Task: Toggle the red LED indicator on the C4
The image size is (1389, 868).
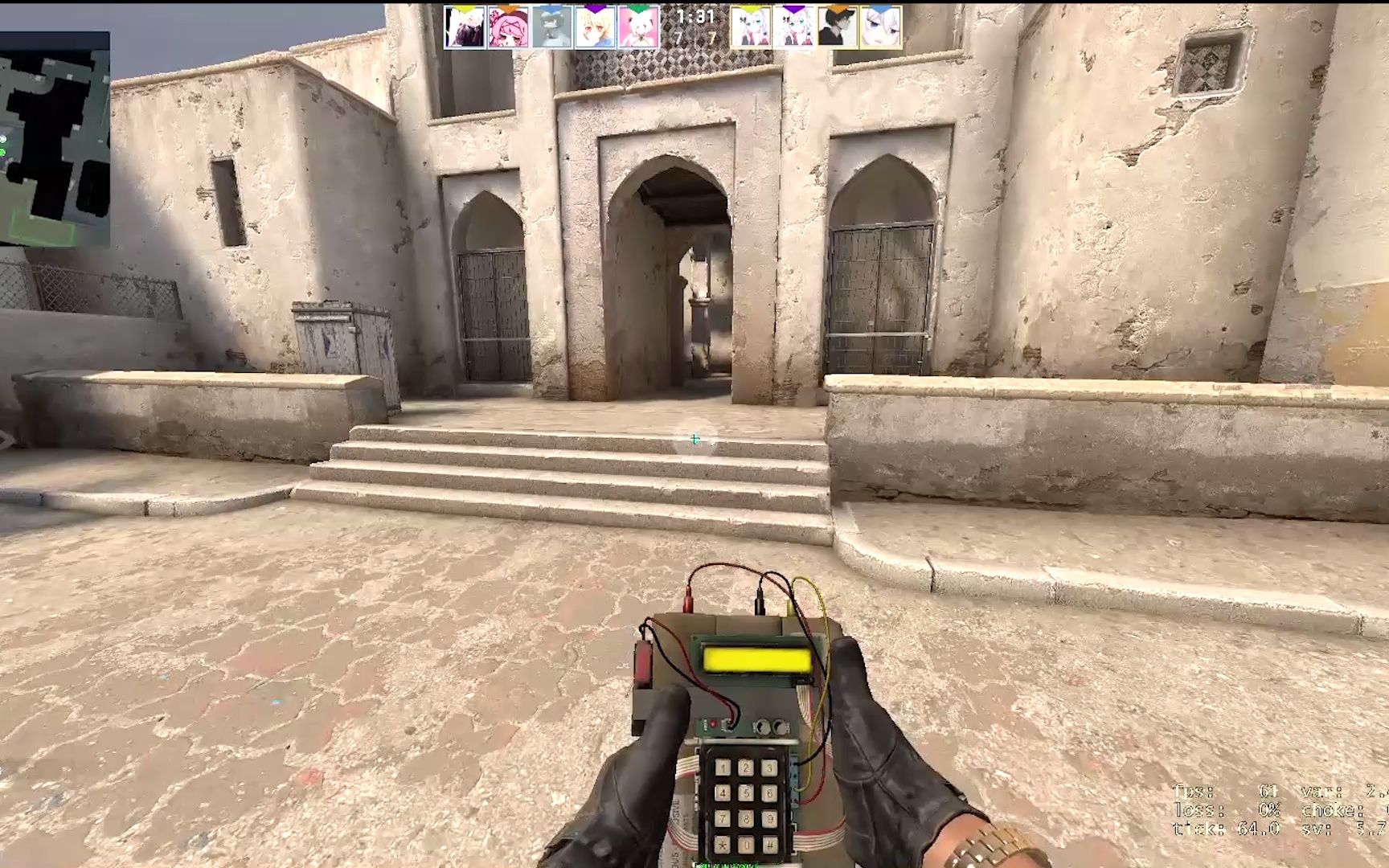Action: click(x=713, y=723)
